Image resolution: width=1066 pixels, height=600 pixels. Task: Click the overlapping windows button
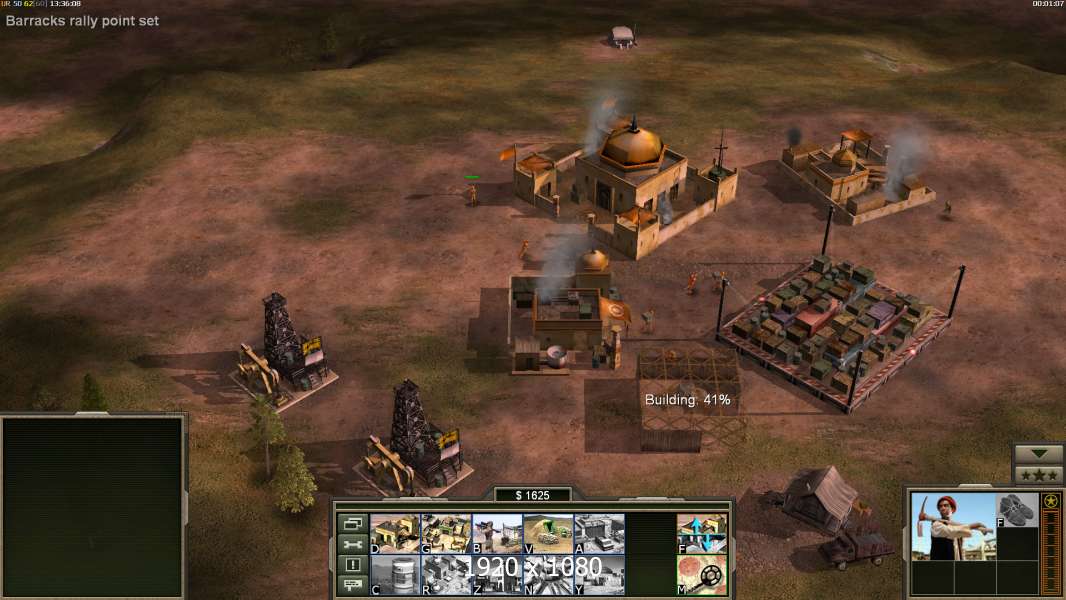click(351, 523)
